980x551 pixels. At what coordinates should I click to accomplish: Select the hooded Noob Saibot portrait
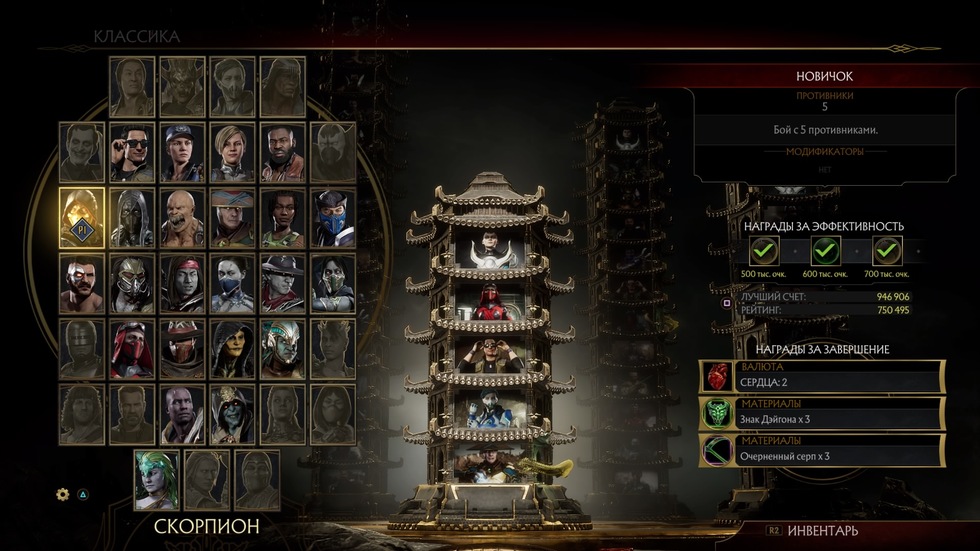132,213
